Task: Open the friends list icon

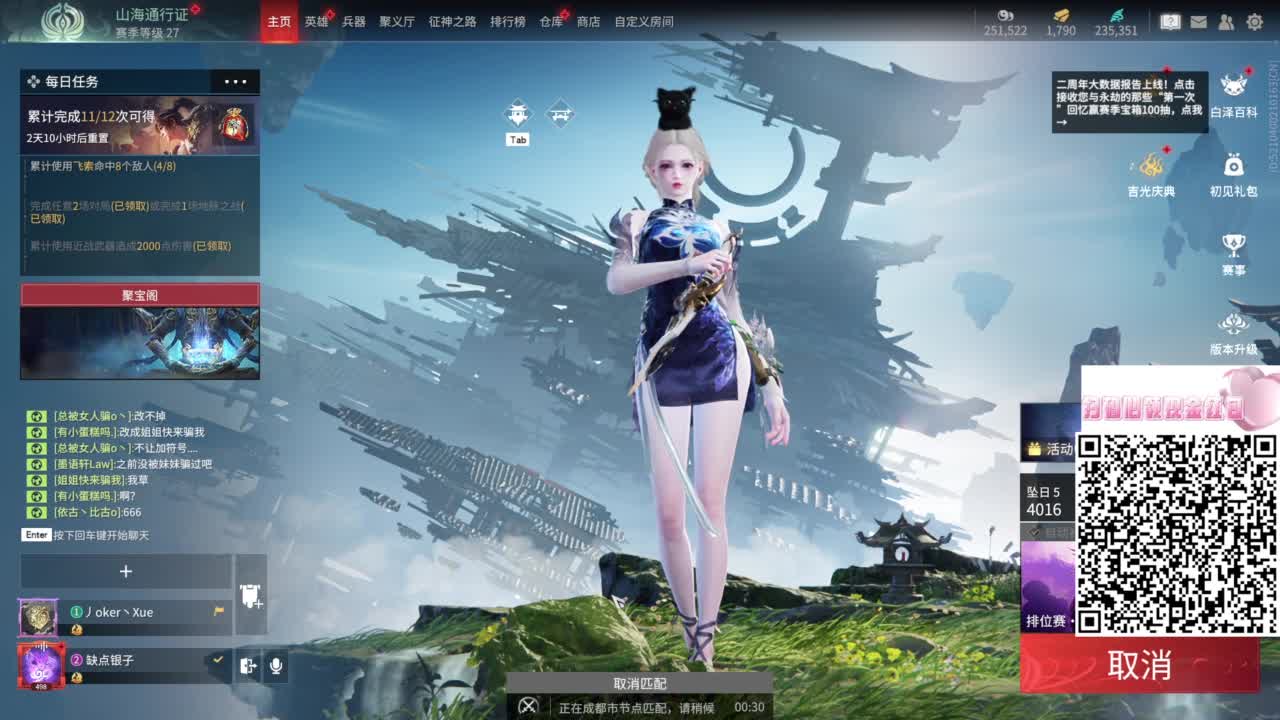Action: pyautogui.click(x=1225, y=20)
